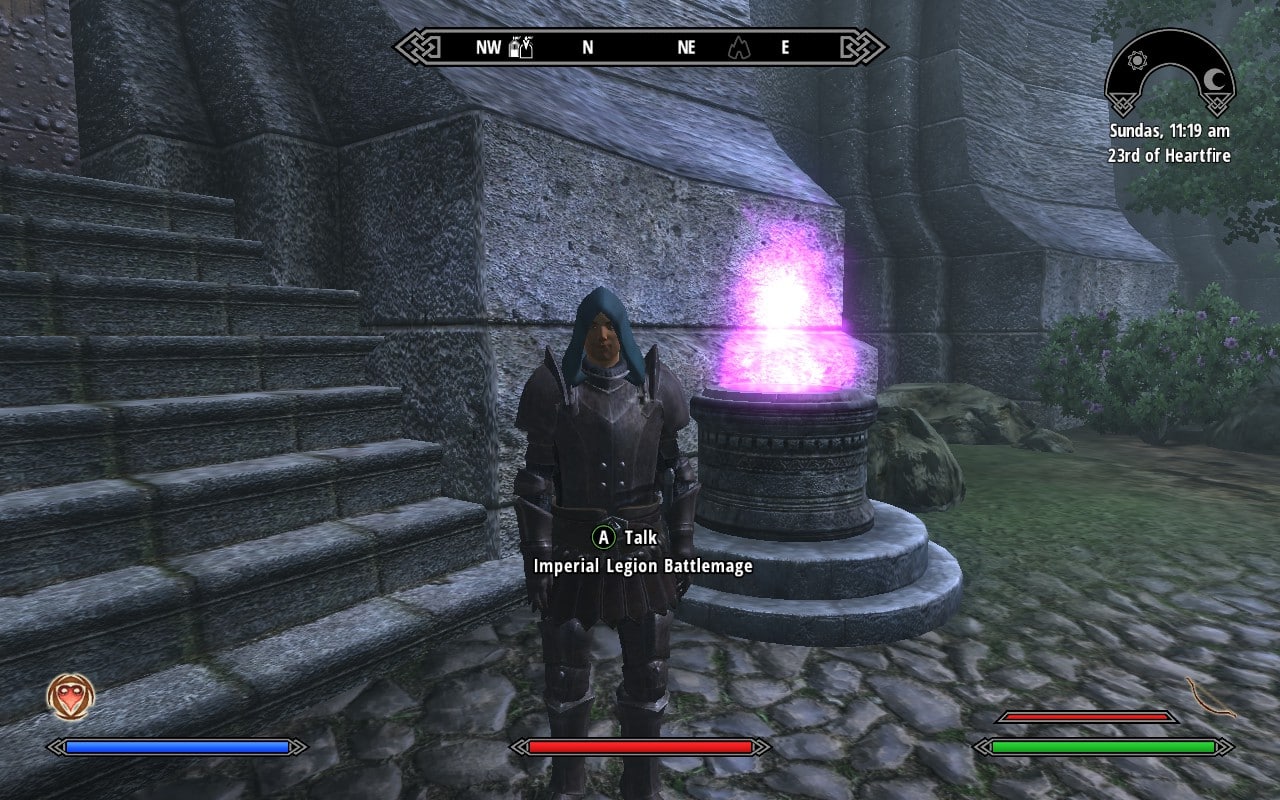
Task: Select the dark flame-shaped compass marker
Action: pyautogui.click(x=738, y=47)
